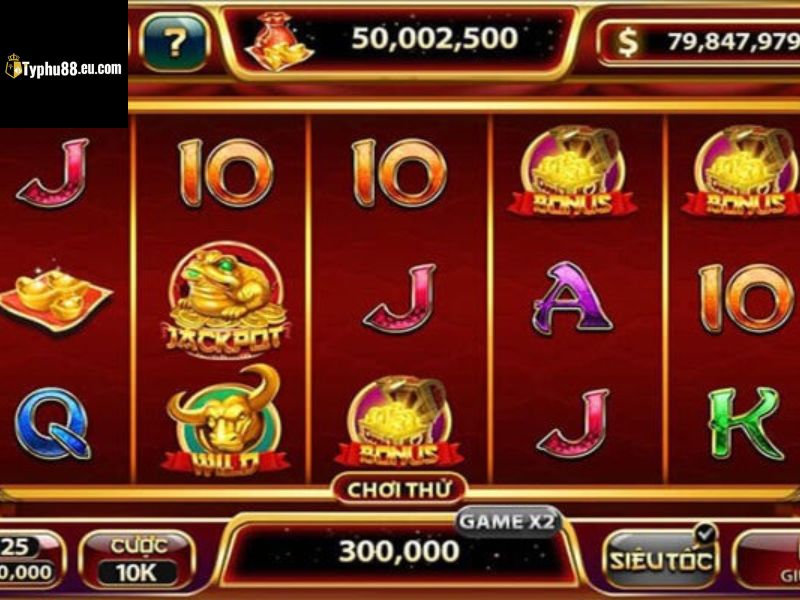Open the question mark help button
Screen dimensions: 800x600
tap(174, 43)
